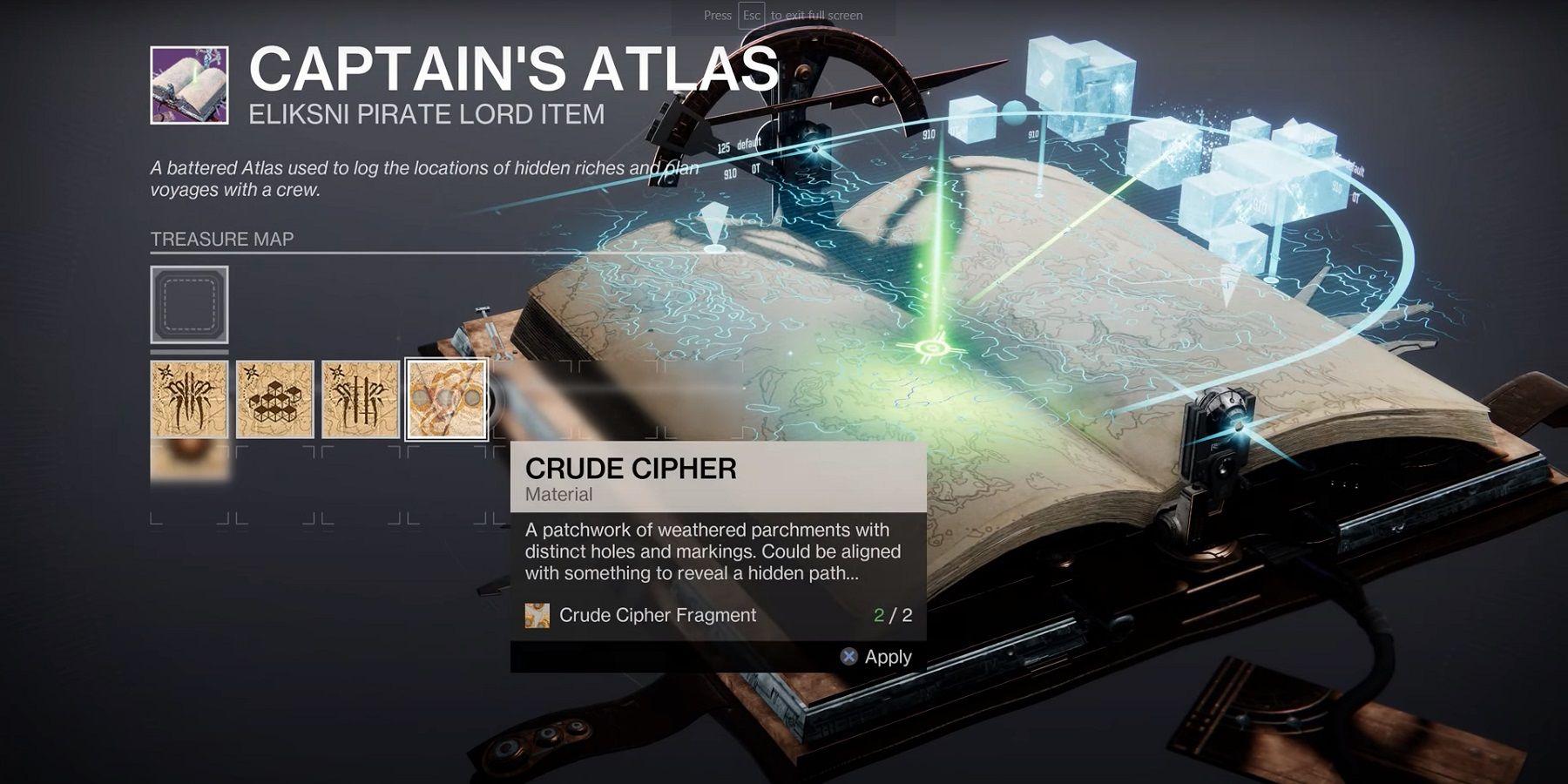
Task: Select the TREASURE MAP section header
Action: [x=223, y=238]
